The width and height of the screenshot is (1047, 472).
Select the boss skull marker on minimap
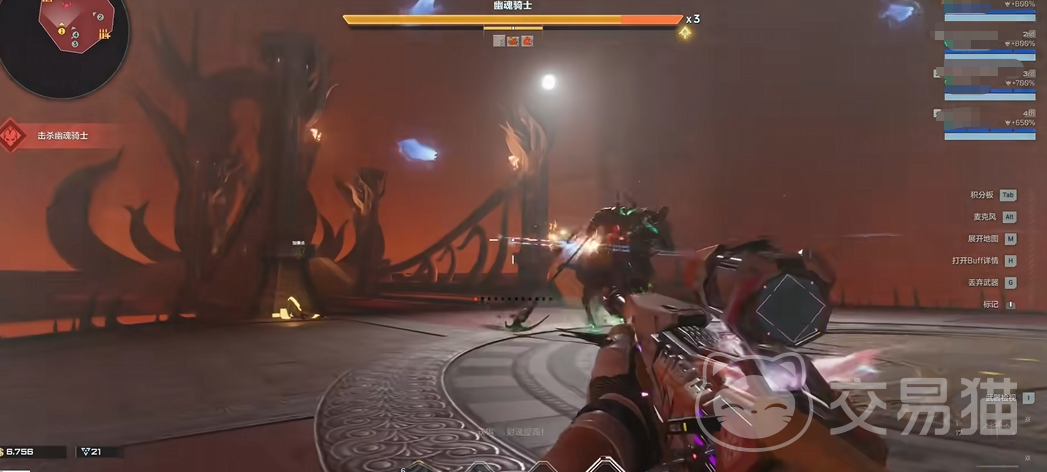tap(64, 6)
